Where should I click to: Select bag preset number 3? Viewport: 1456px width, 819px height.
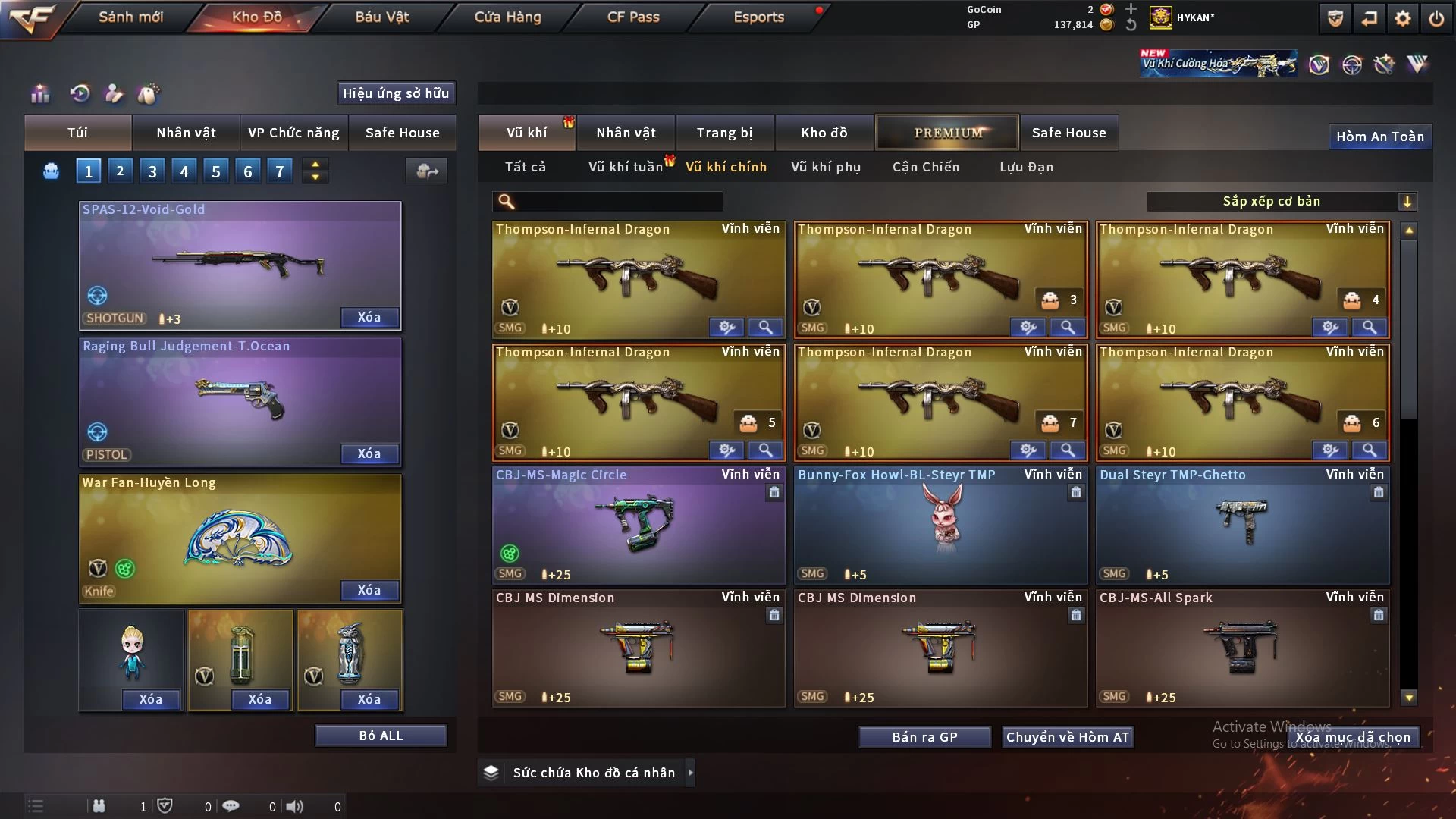tap(152, 171)
